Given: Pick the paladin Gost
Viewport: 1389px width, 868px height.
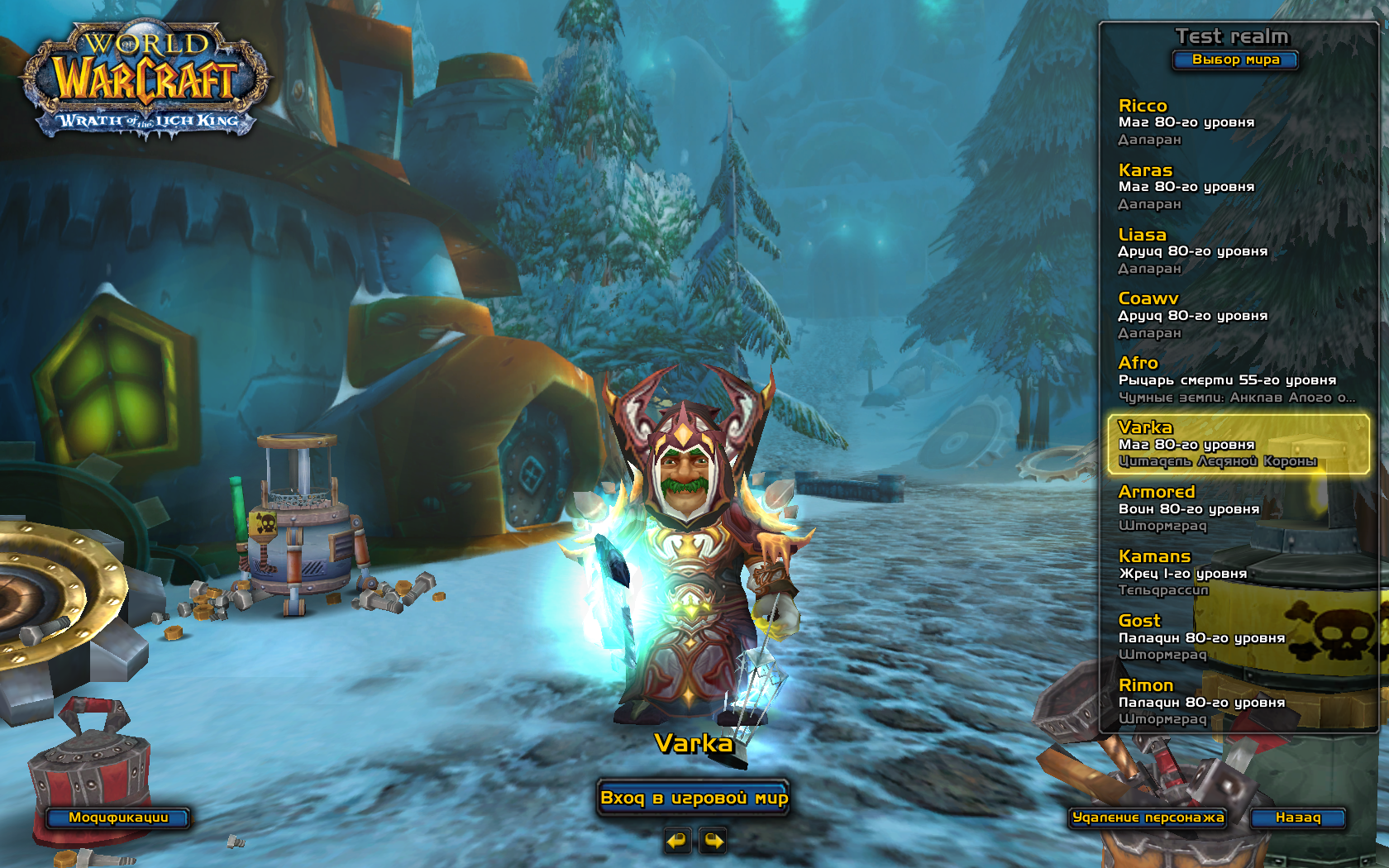Looking at the screenshot, I should [x=1238, y=638].
